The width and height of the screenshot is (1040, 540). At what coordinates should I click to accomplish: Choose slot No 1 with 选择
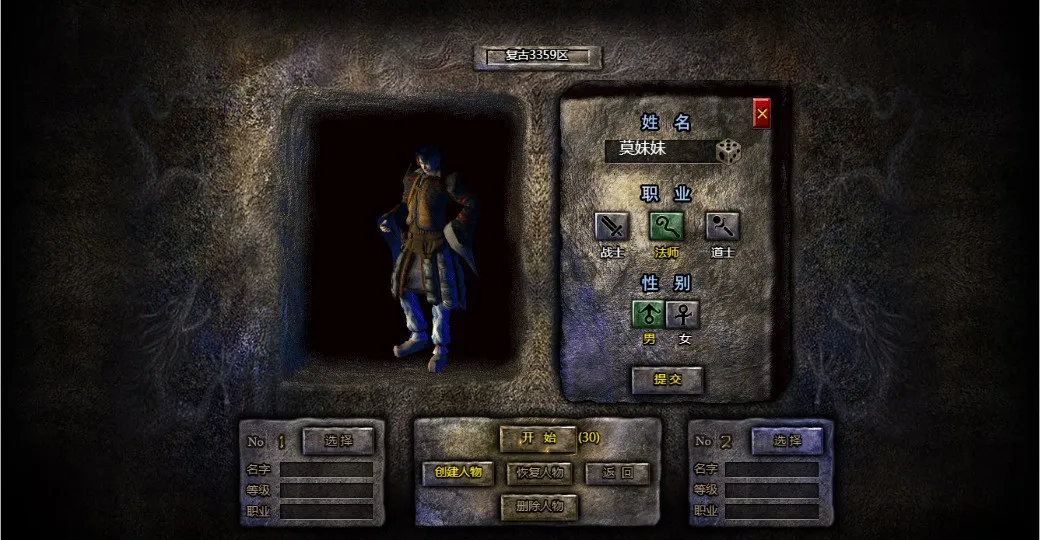[x=339, y=440]
